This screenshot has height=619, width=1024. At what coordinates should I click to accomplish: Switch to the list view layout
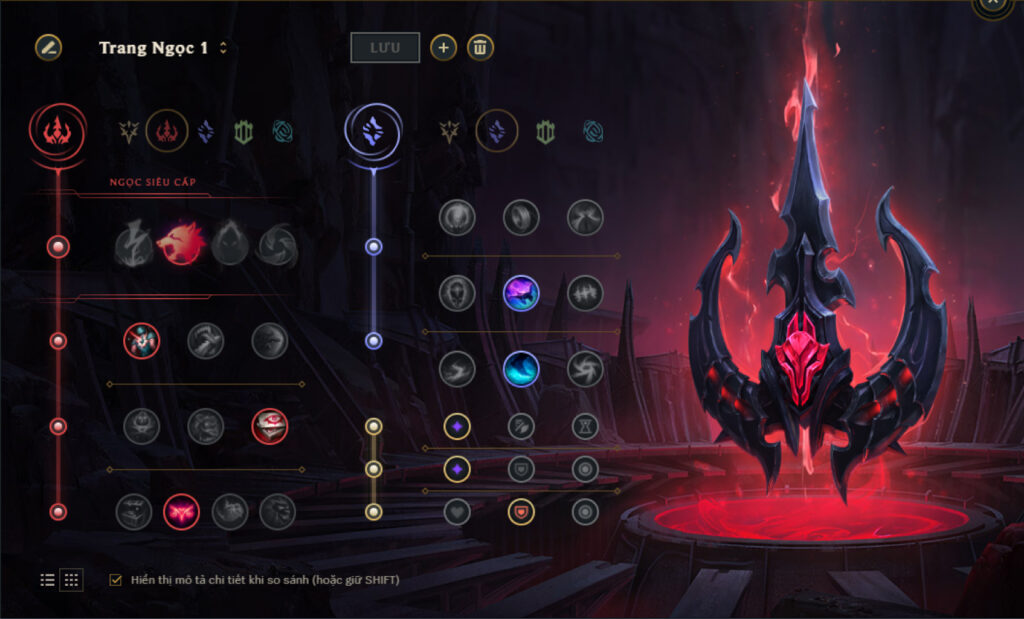coord(47,579)
